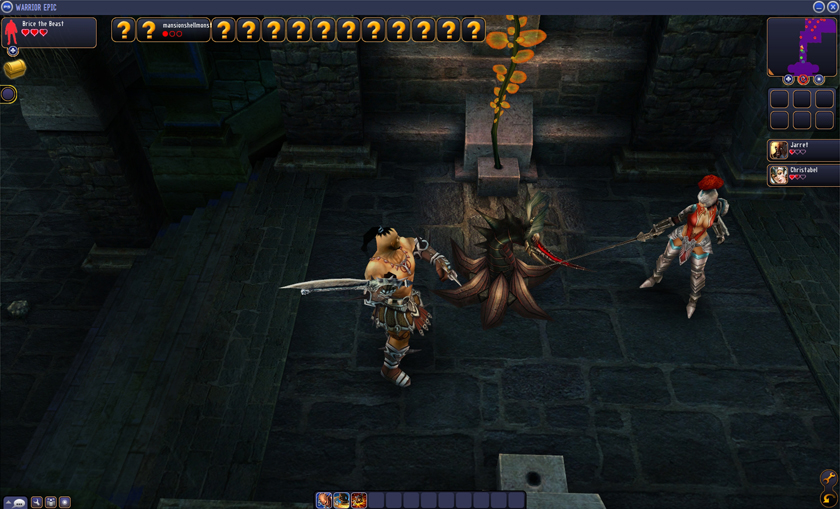This screenshot has height=509, width=840.
Task: Select Brice the Beast player portrait
Action: point(12,32)
